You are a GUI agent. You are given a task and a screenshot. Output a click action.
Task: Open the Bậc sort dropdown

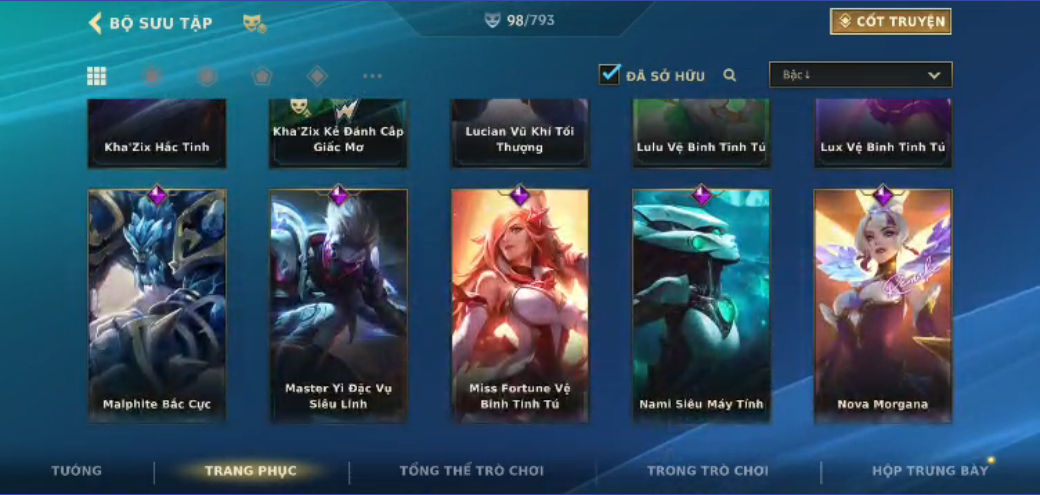point(860,75)
